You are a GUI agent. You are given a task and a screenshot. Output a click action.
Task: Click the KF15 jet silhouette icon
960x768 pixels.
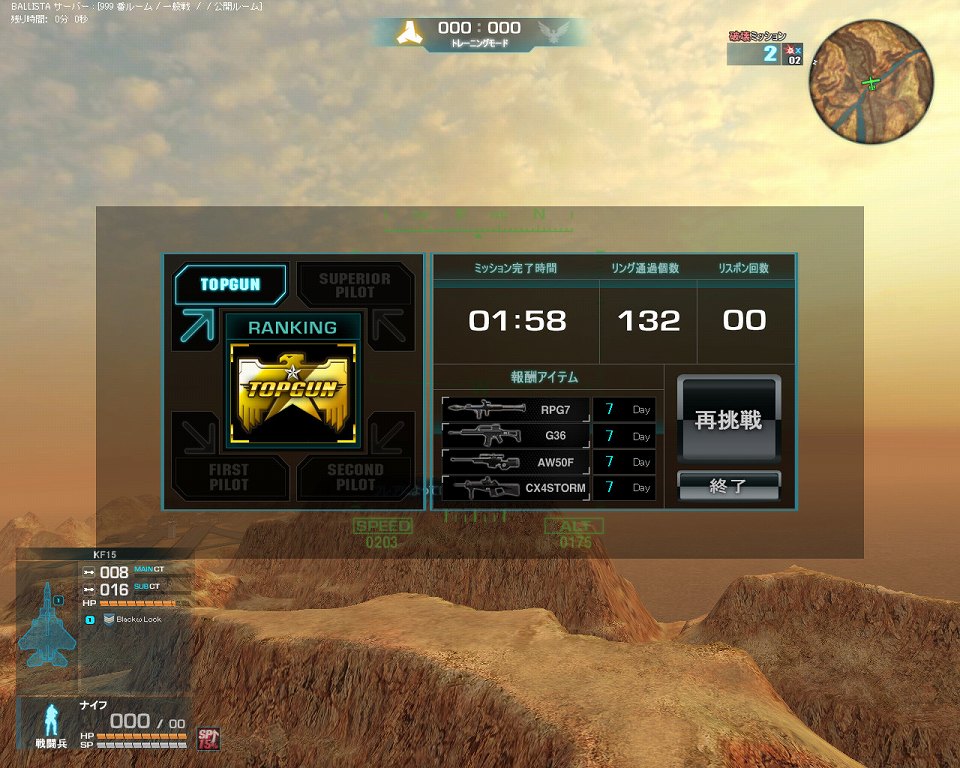46,624
